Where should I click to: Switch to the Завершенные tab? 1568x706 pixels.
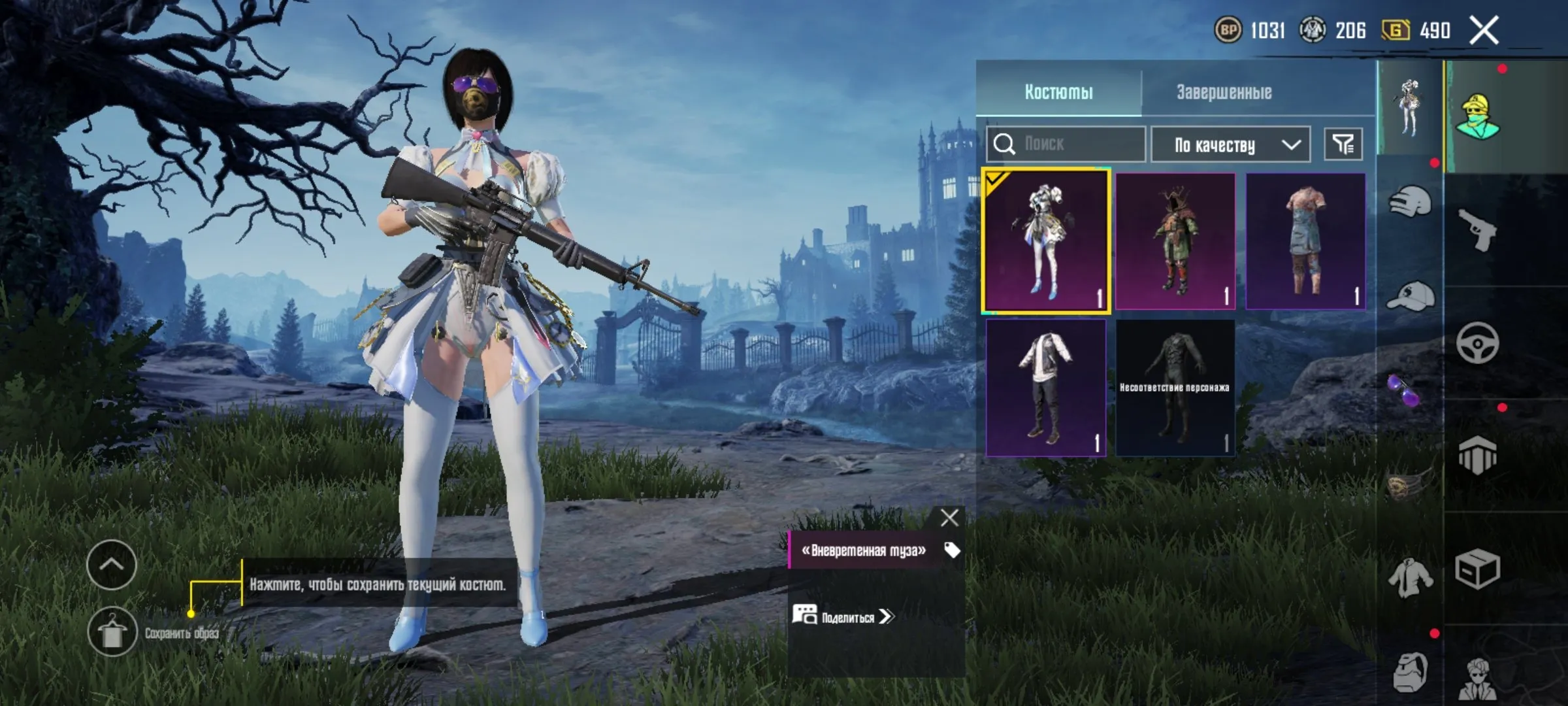1224,92
